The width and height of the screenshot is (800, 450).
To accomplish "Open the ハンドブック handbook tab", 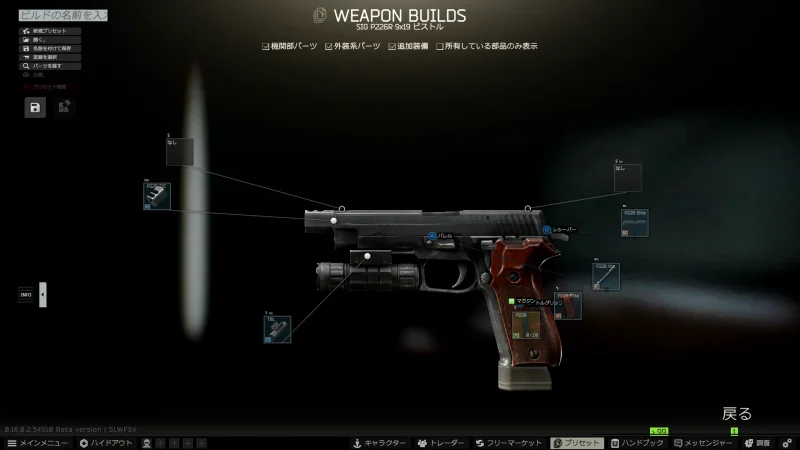I will (636, 443).
